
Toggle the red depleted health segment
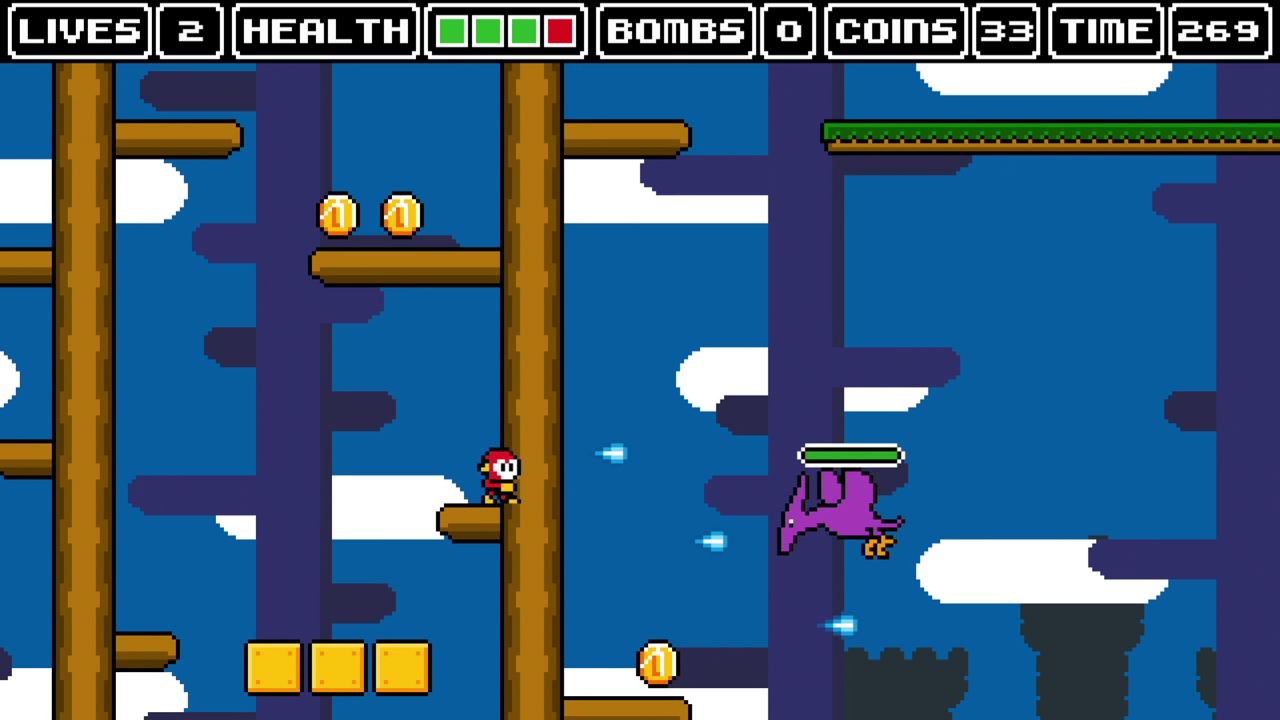coord(558,31)
